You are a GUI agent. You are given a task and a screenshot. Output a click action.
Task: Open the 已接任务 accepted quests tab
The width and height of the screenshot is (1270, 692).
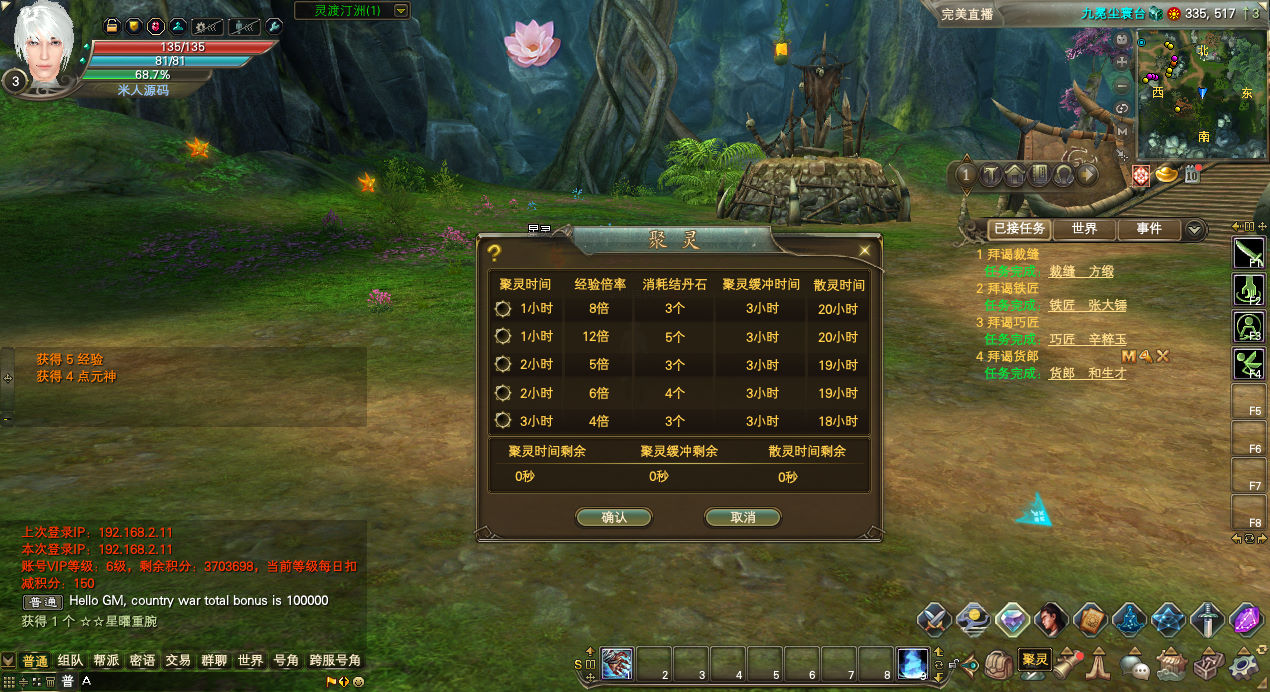pos(1018,229)
